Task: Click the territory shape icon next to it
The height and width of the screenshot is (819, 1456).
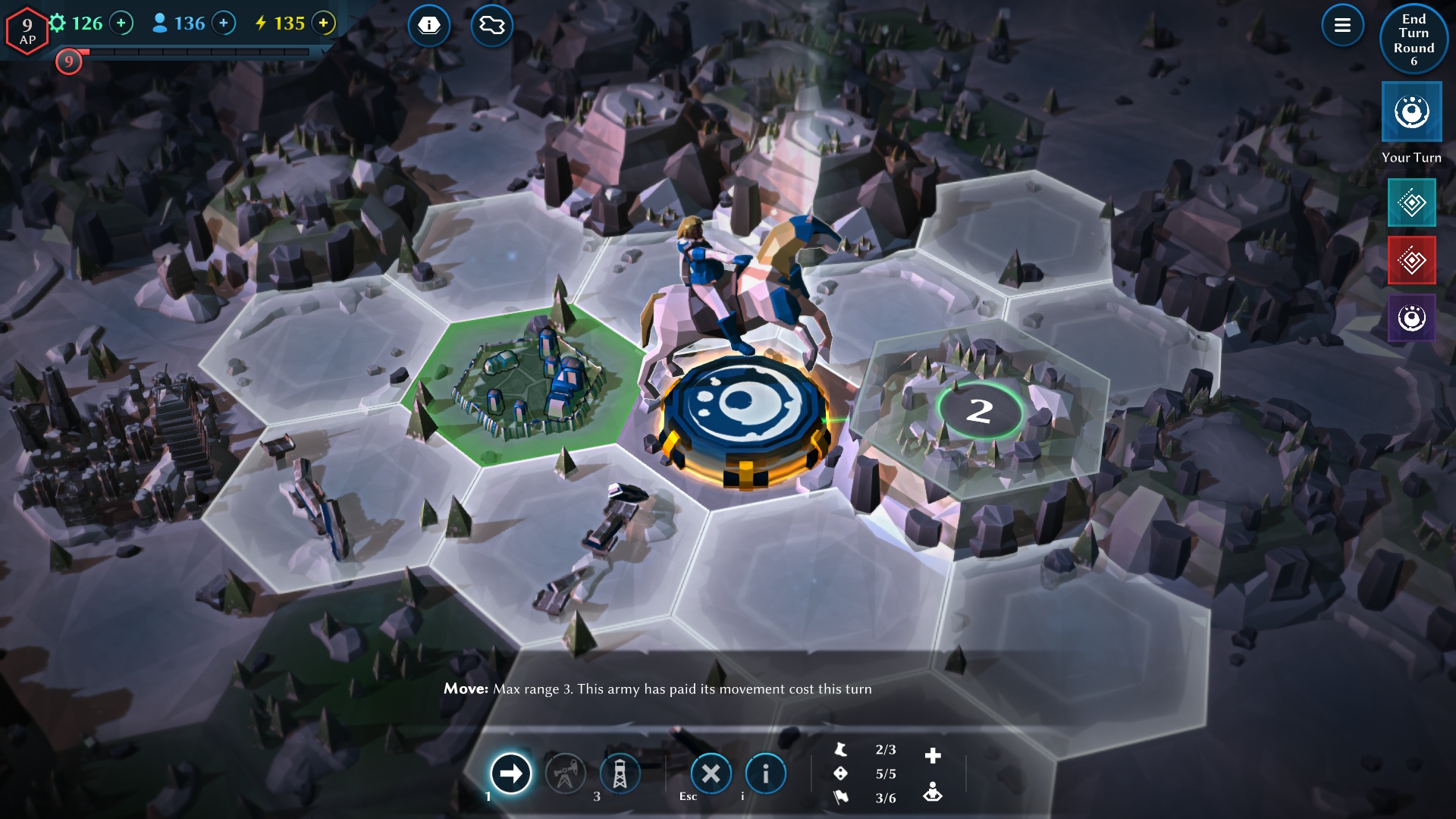Action: coord(491,25)
